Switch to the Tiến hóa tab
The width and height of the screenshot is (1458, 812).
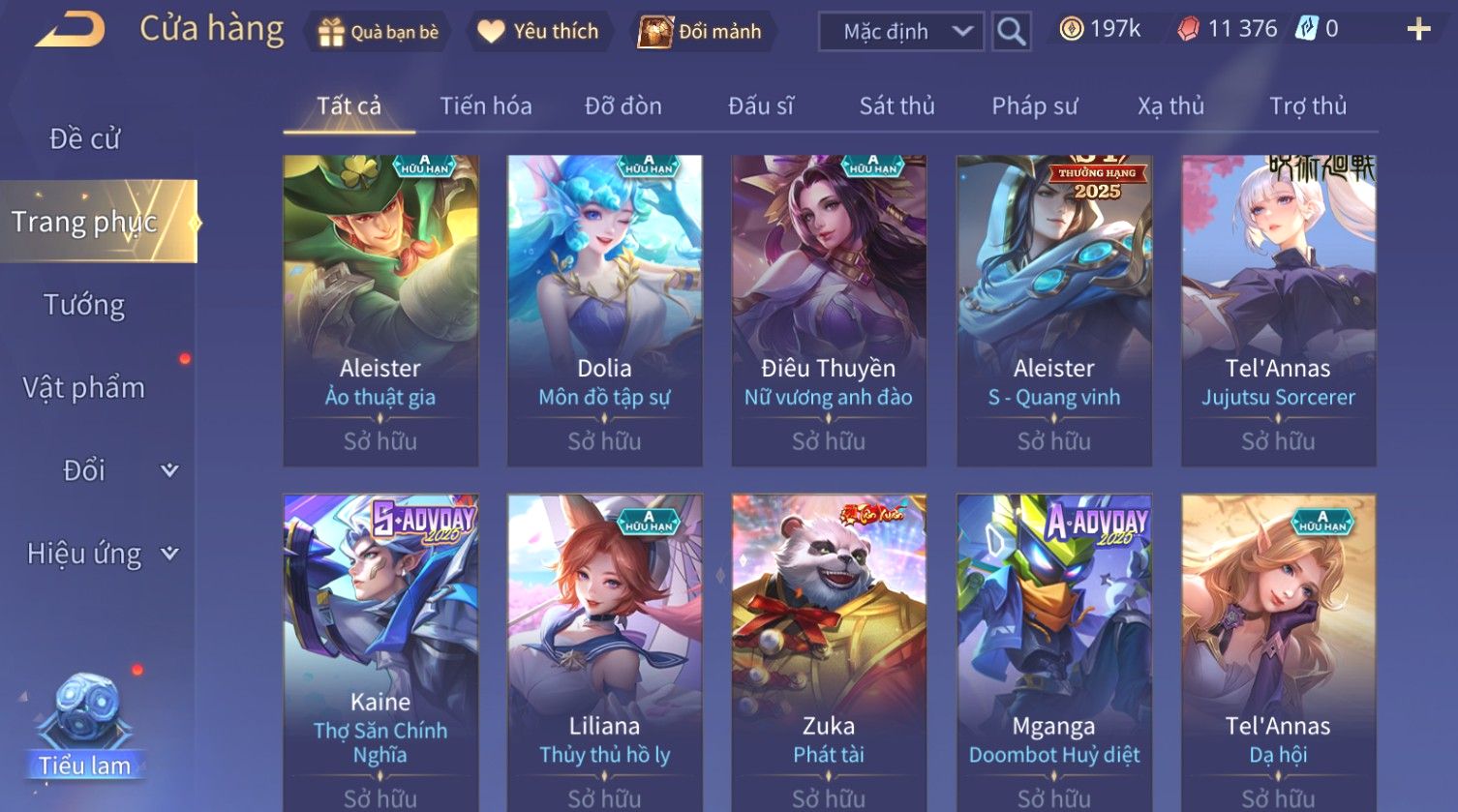click(486, 105)
